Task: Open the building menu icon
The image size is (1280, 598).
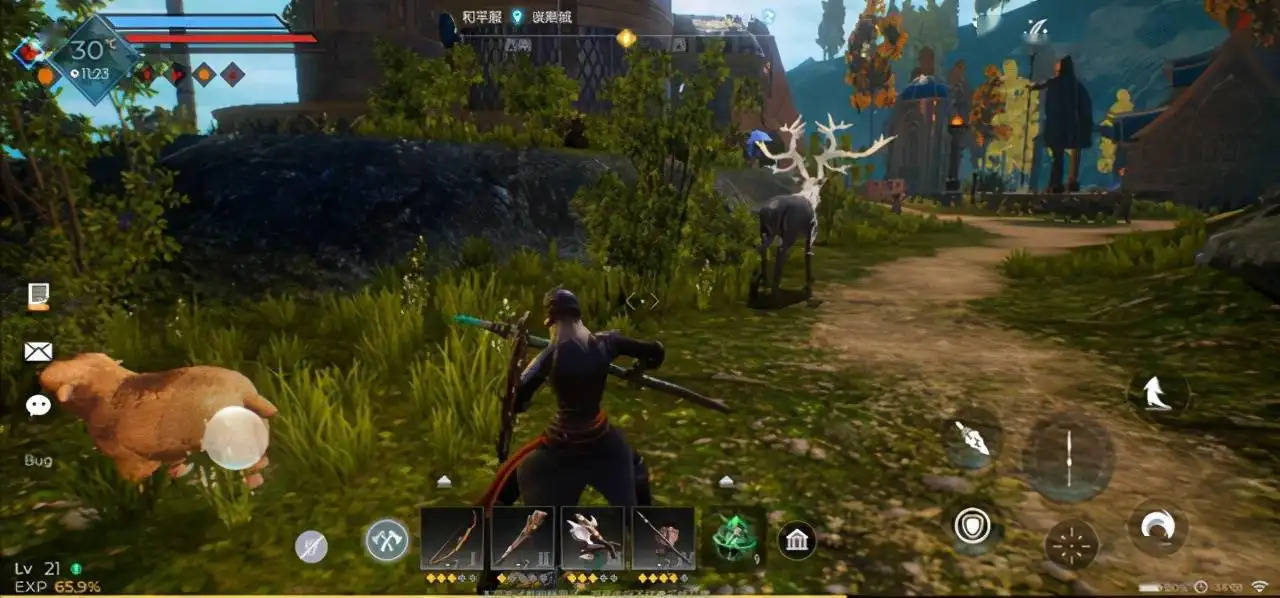Action: point(797,541)
